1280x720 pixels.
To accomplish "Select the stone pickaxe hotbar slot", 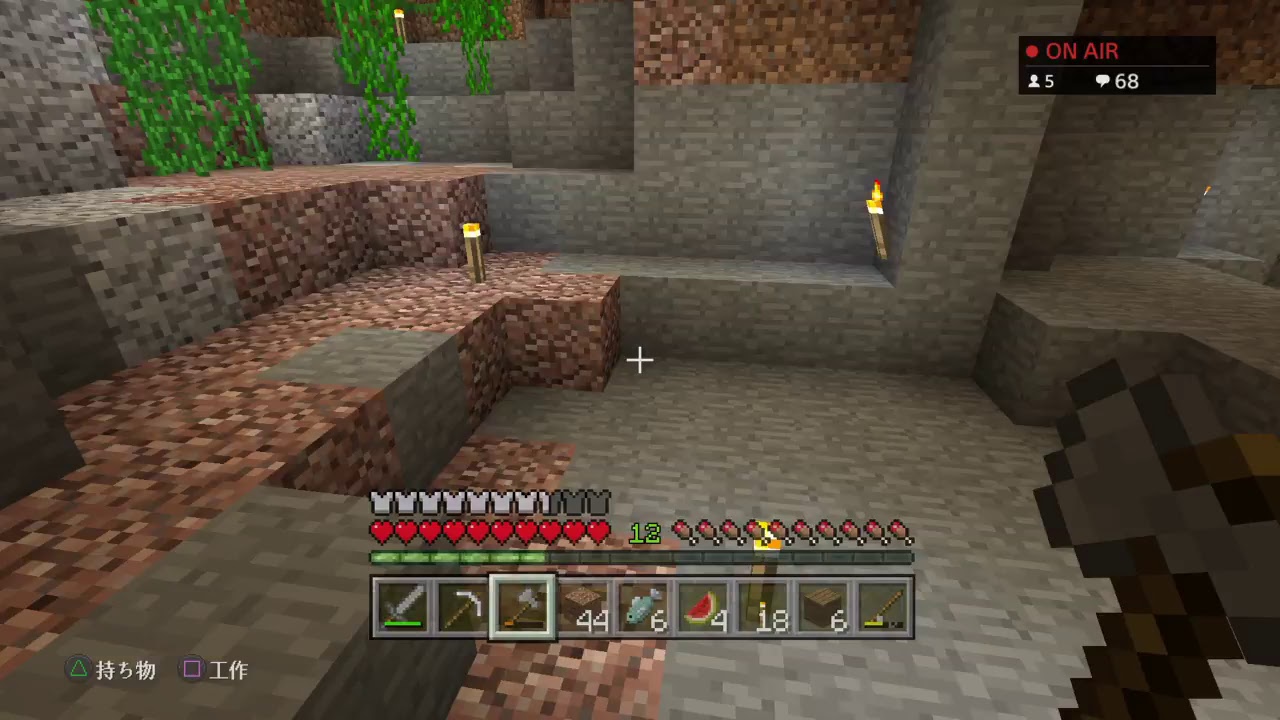I will (461, 605).
